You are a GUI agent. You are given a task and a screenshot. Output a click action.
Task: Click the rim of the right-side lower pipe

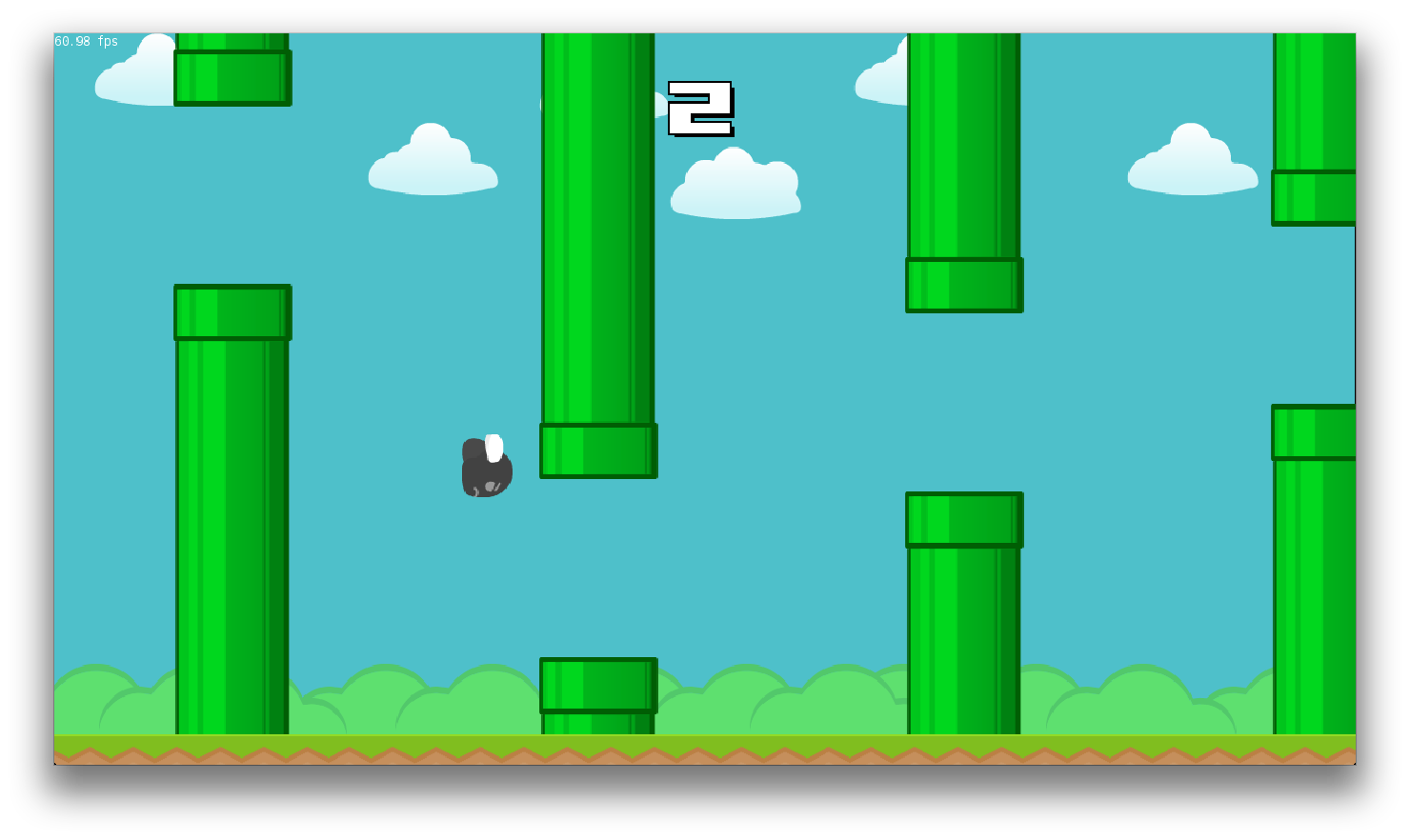tap(963, 520)
